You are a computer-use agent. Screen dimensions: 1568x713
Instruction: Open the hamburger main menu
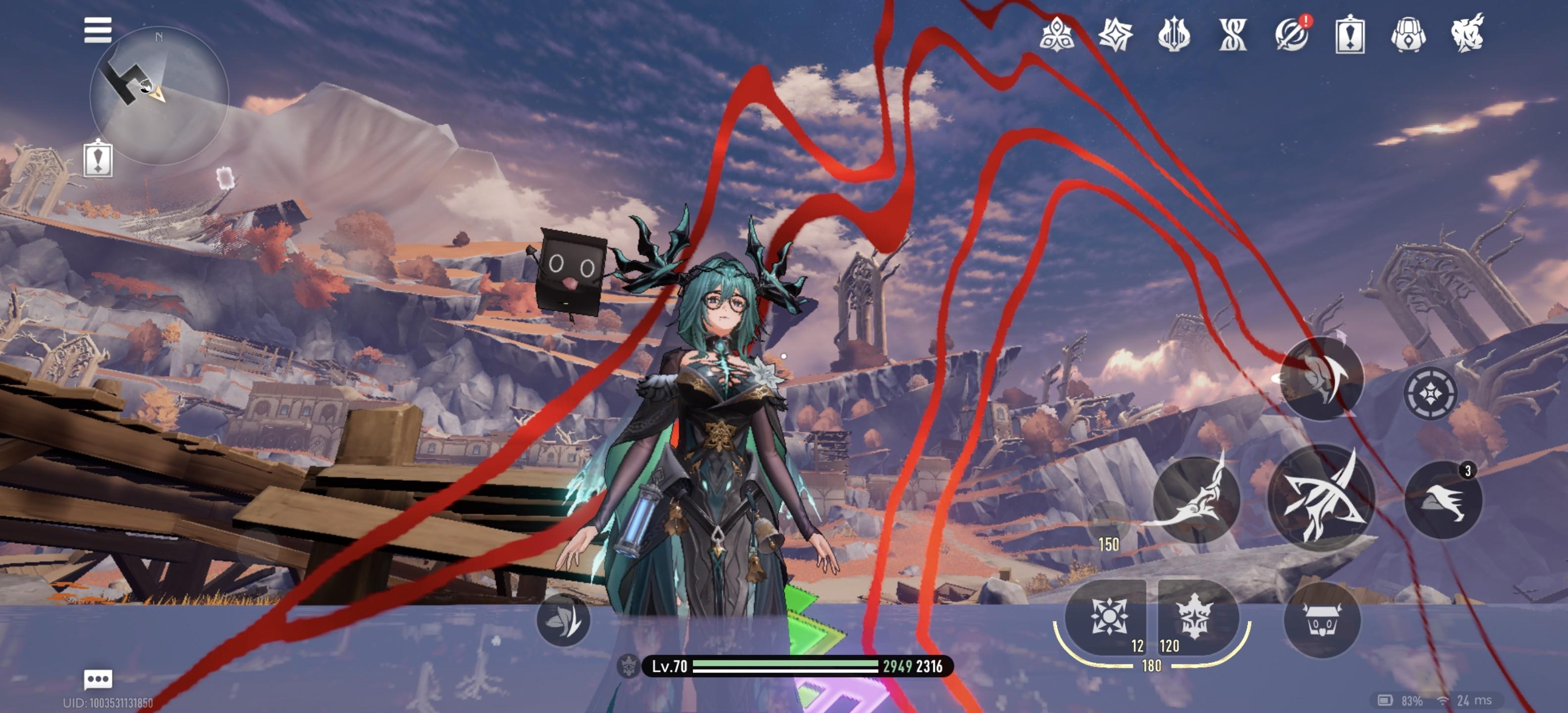coord(98,30)
